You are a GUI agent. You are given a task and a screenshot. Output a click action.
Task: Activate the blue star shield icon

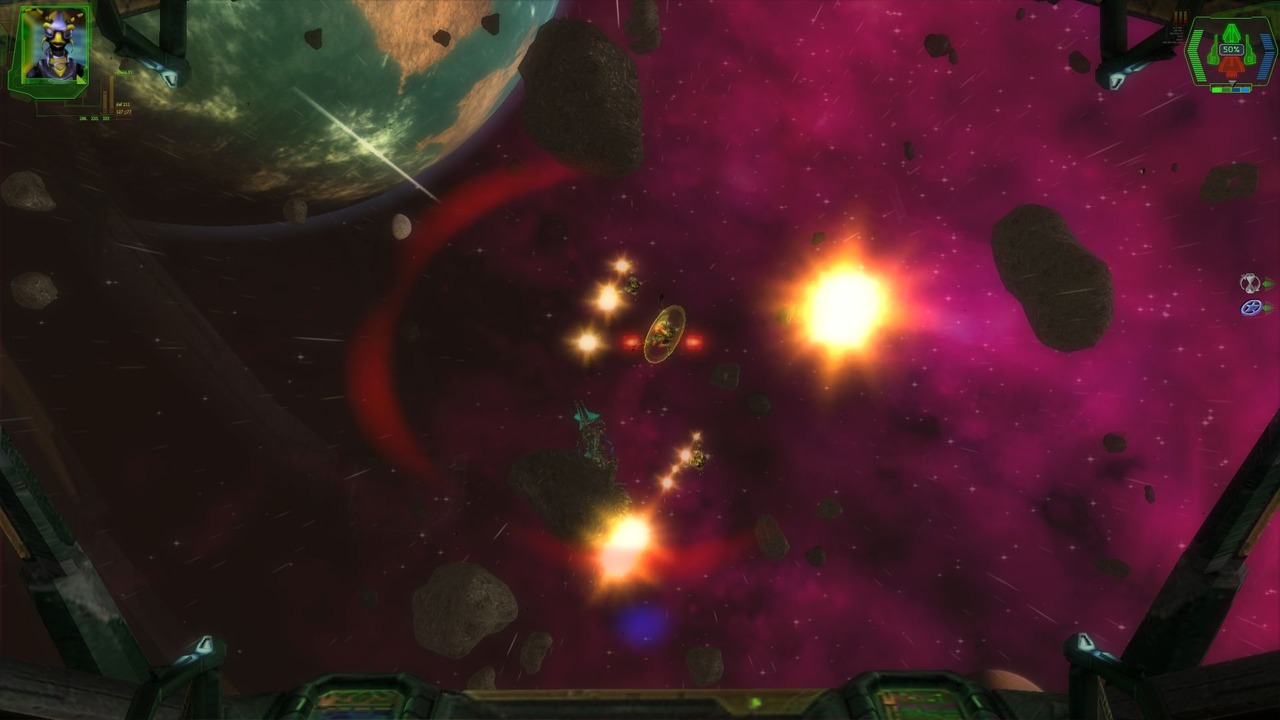[1250, 308]
